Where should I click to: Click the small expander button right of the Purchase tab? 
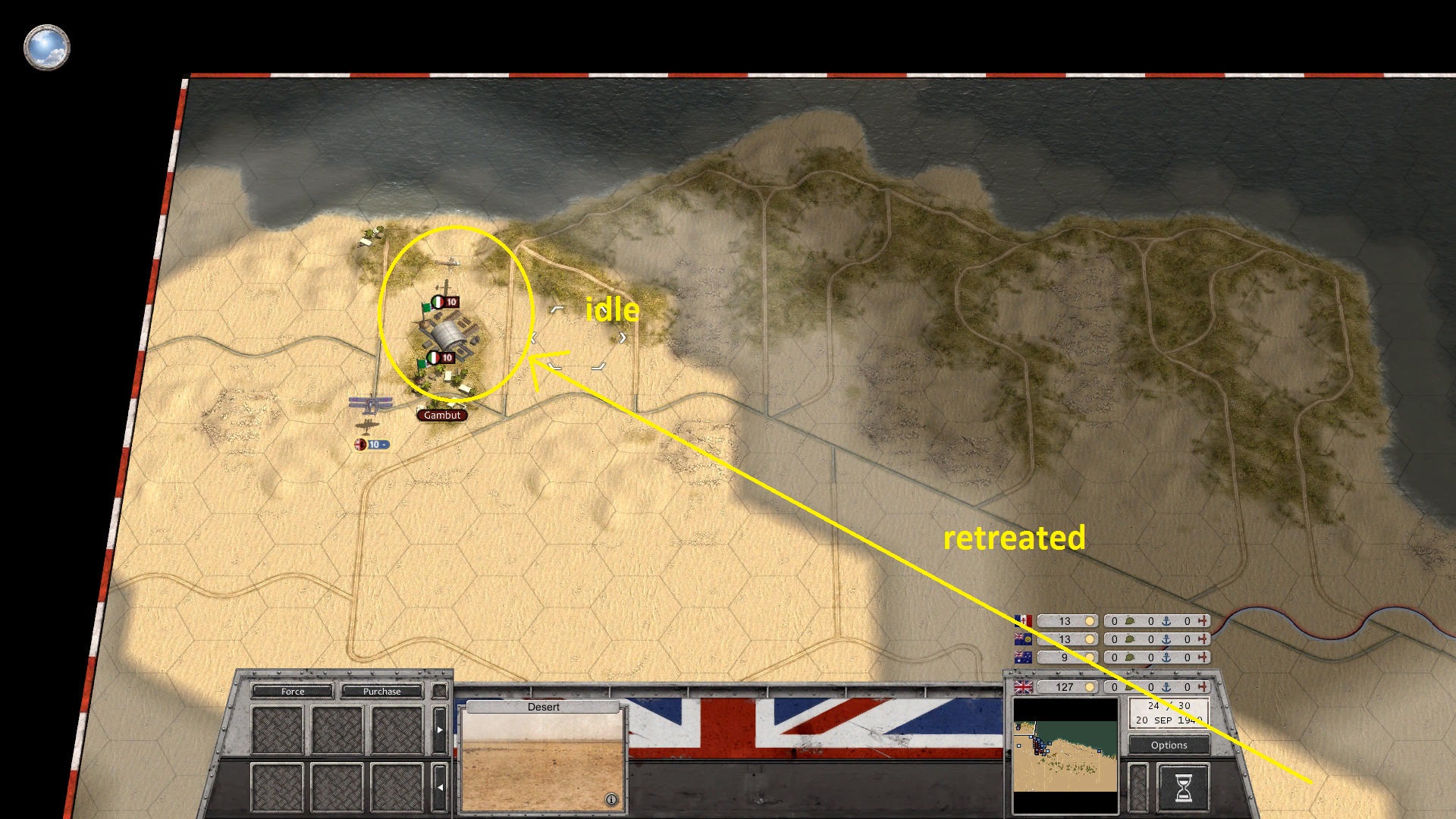[x=440, y=691]
